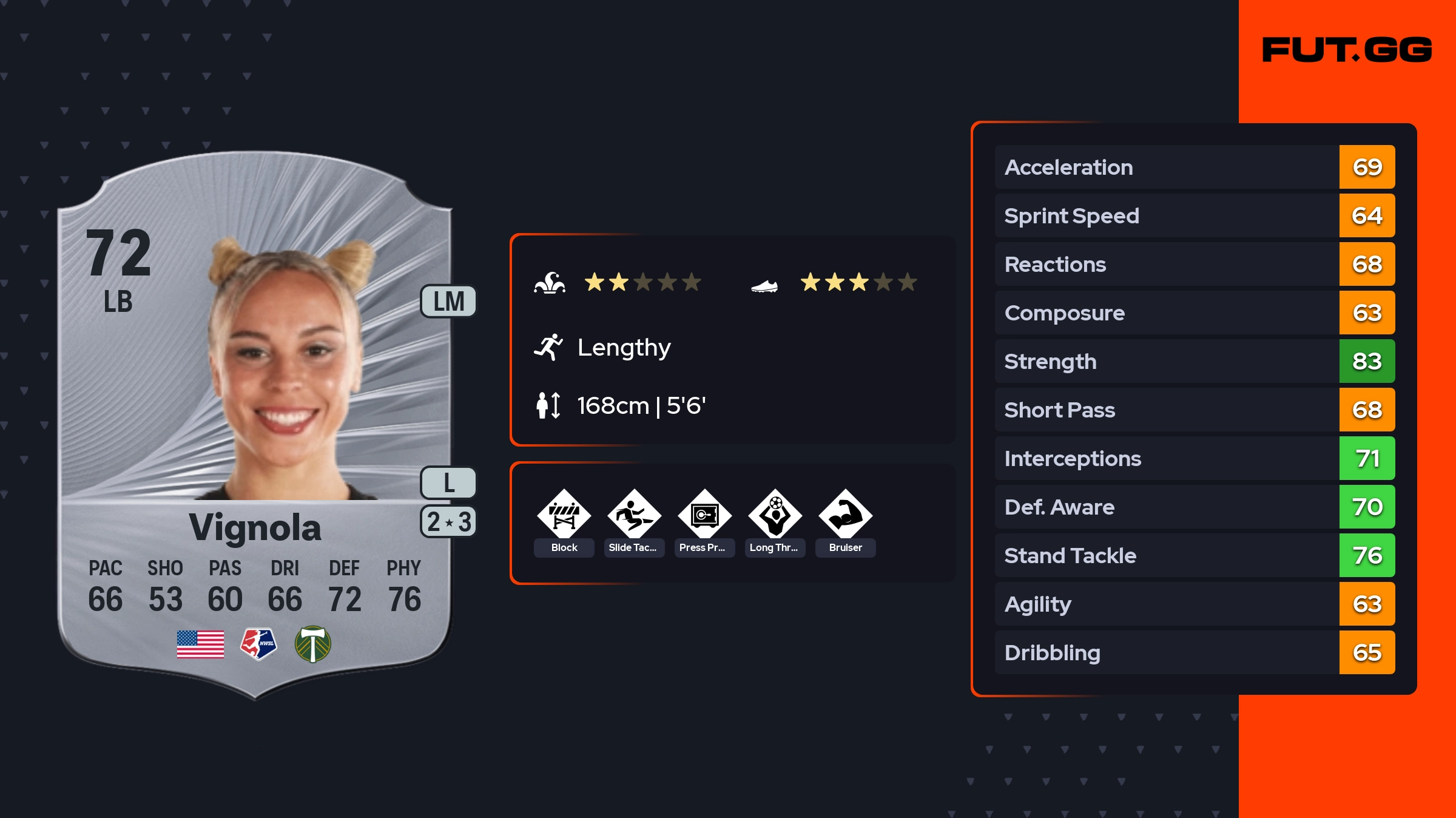Click the Block playstyle icon
The height and width of the screenshot is (818, 1456).
[564, 515]
